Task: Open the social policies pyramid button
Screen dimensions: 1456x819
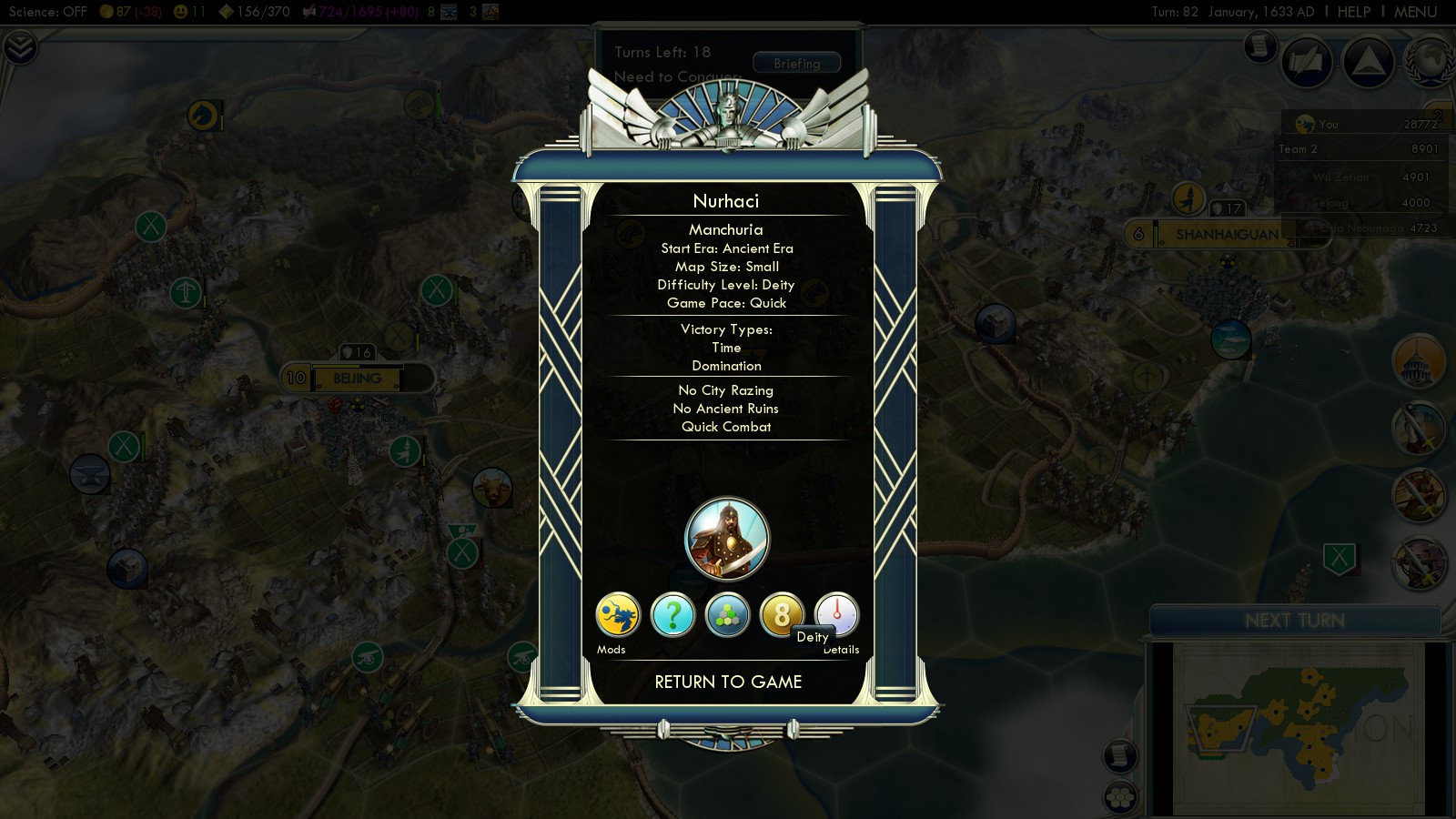Action: click(x=1368, y=62)
